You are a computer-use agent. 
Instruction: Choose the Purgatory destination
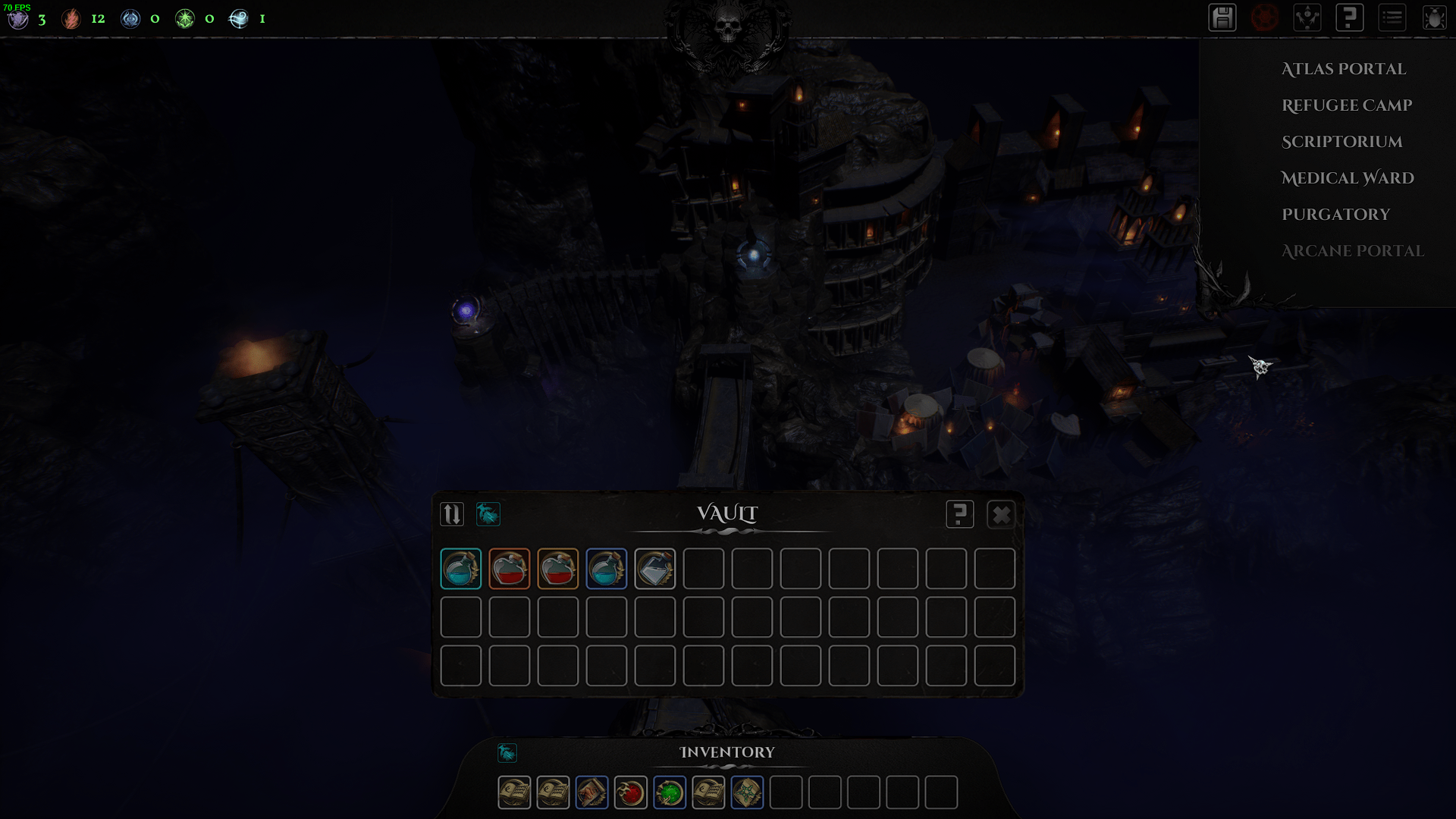(x=1335, y=215)
